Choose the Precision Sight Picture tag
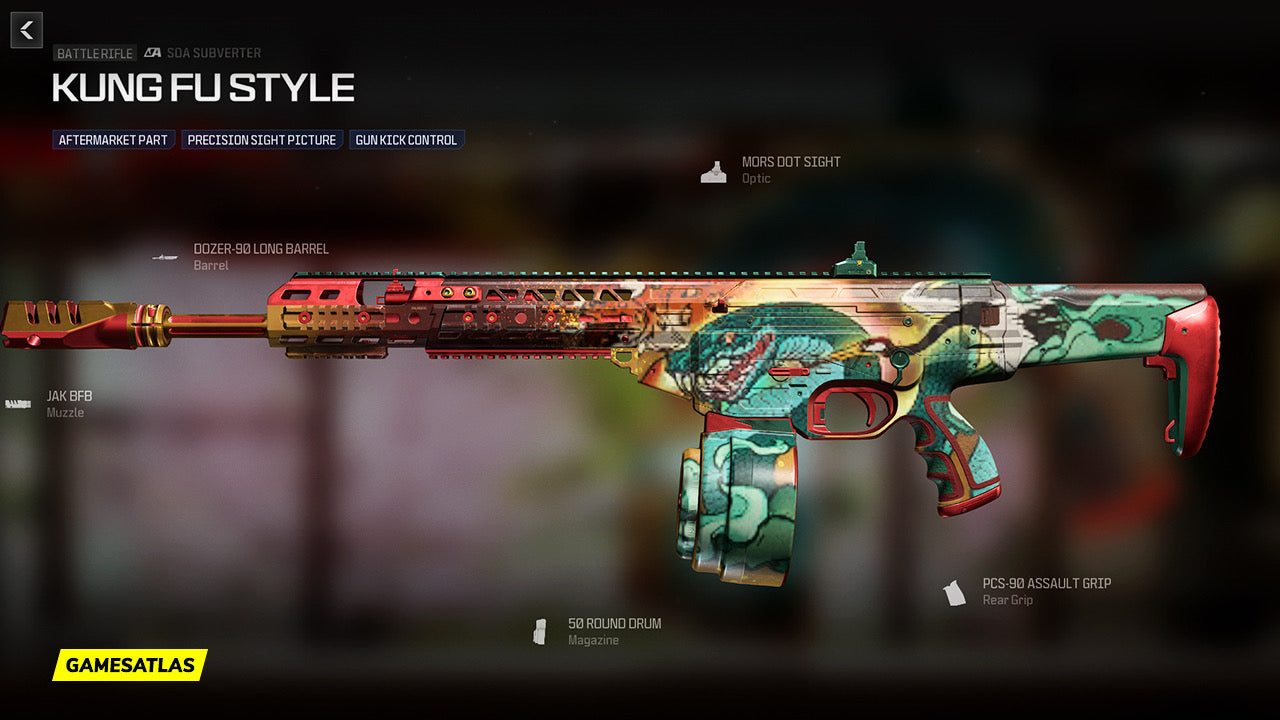Image resolution: width=1280 pixels, height=720 pixels. coord(262,140)
